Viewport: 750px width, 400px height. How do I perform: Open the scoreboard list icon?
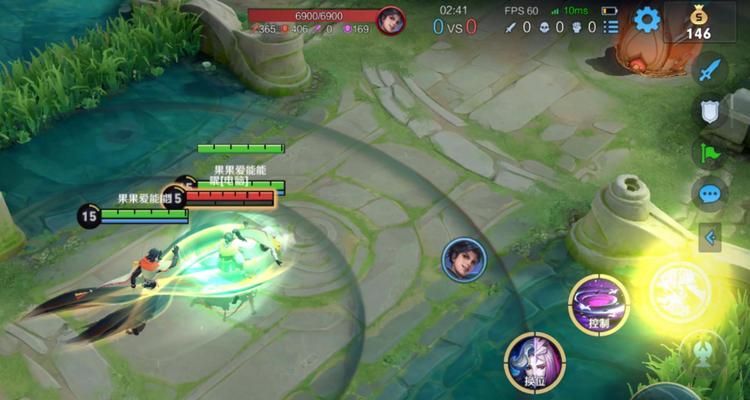pos(611,27)
